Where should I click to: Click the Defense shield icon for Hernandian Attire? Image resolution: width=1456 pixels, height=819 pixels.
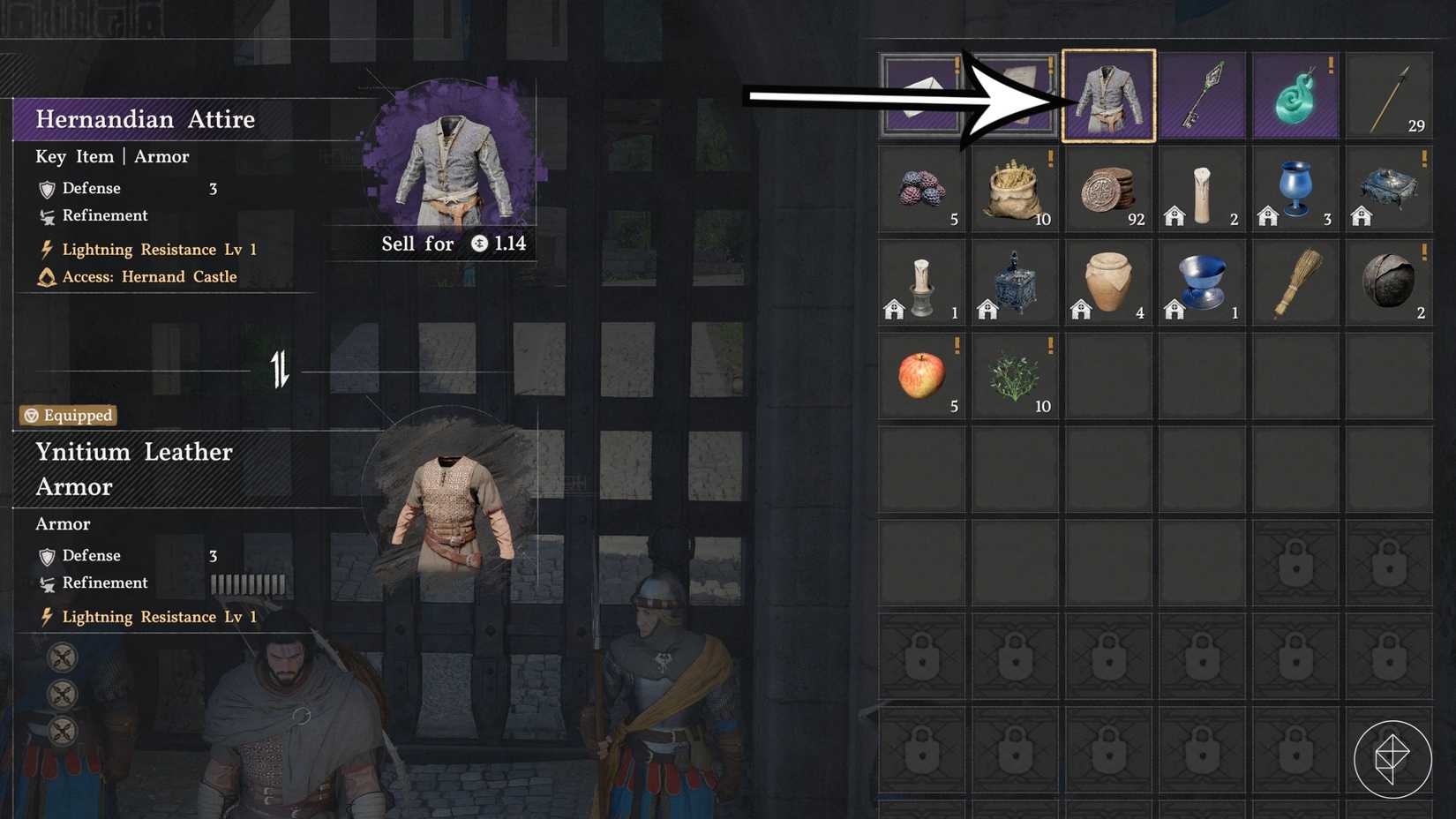(46, 188)
